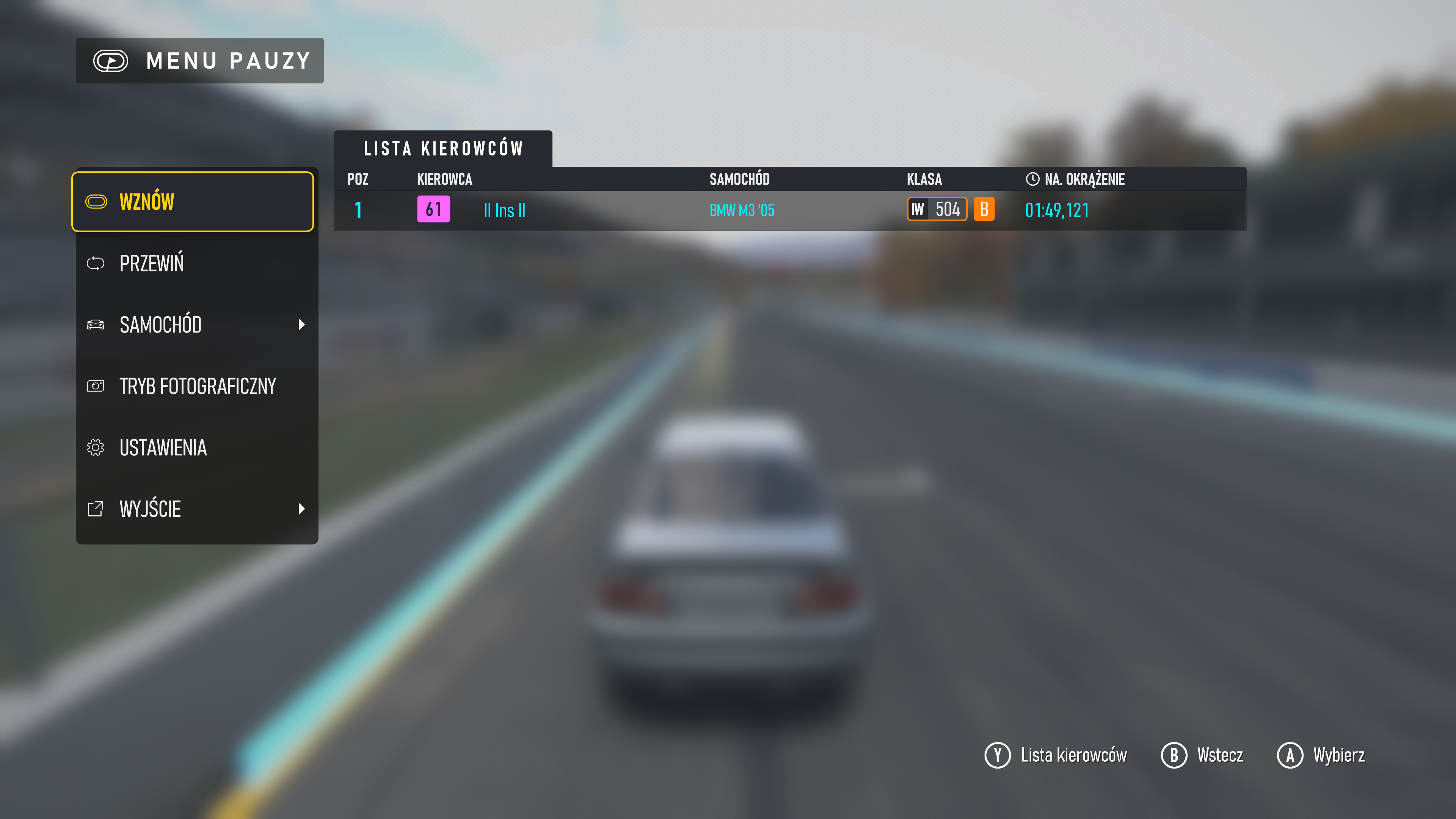Open USTAWIENIA settings
The width and height of the screenshot is (1456, 819).
click(x=192, y=448)
